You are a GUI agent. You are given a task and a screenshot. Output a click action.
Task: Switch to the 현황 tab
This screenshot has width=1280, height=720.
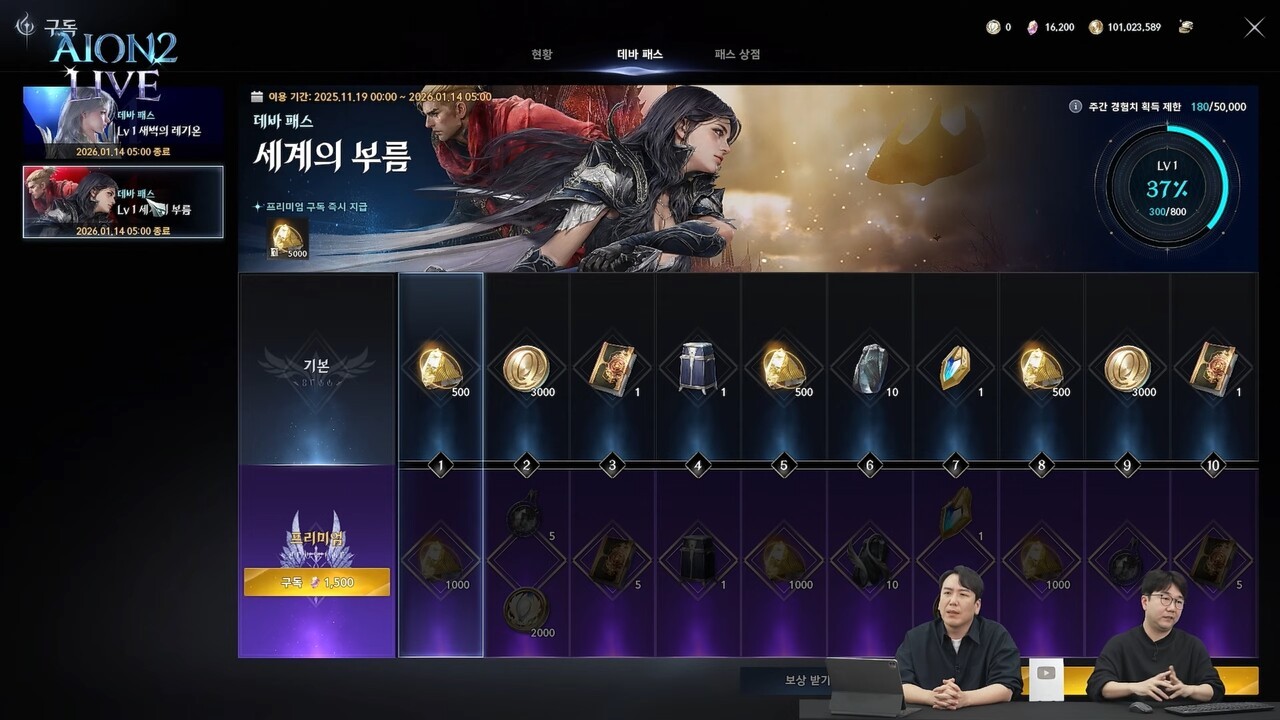pyautogui.click(x=541, y=54)
